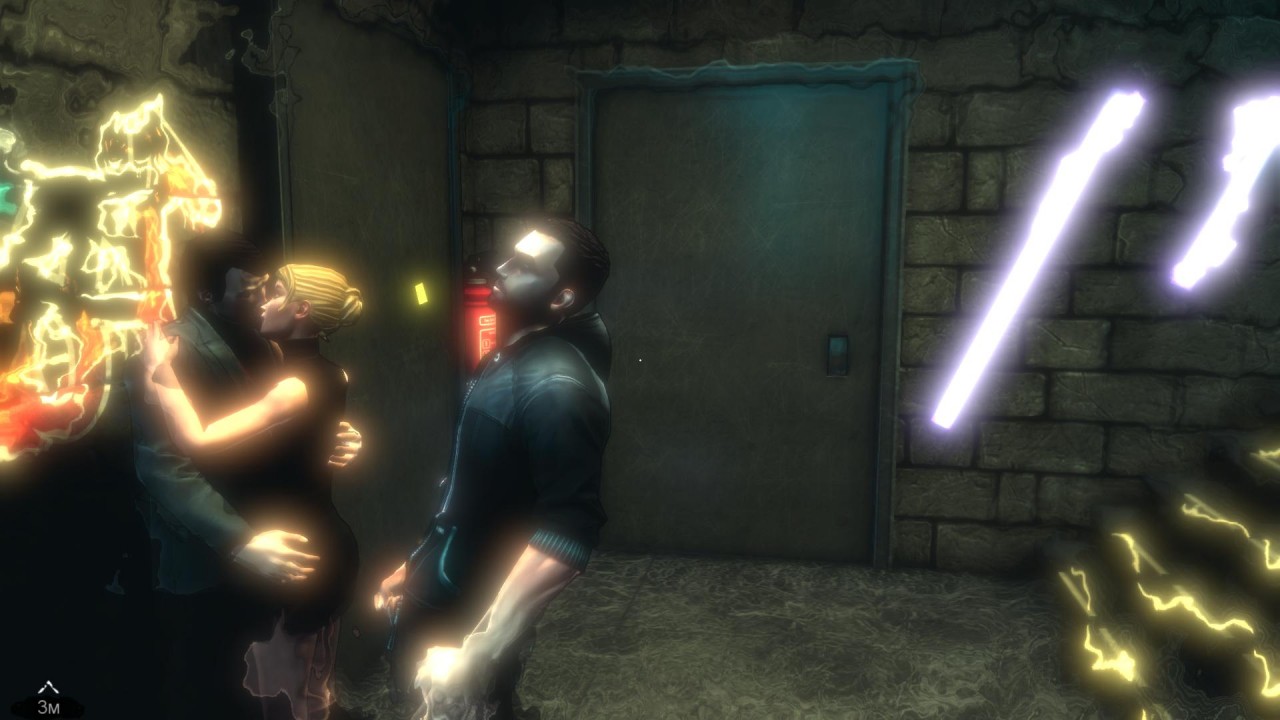Click the objective waypoint arrow marker
The height and width of the screenshot is (720, 1280).
[48, 688]
